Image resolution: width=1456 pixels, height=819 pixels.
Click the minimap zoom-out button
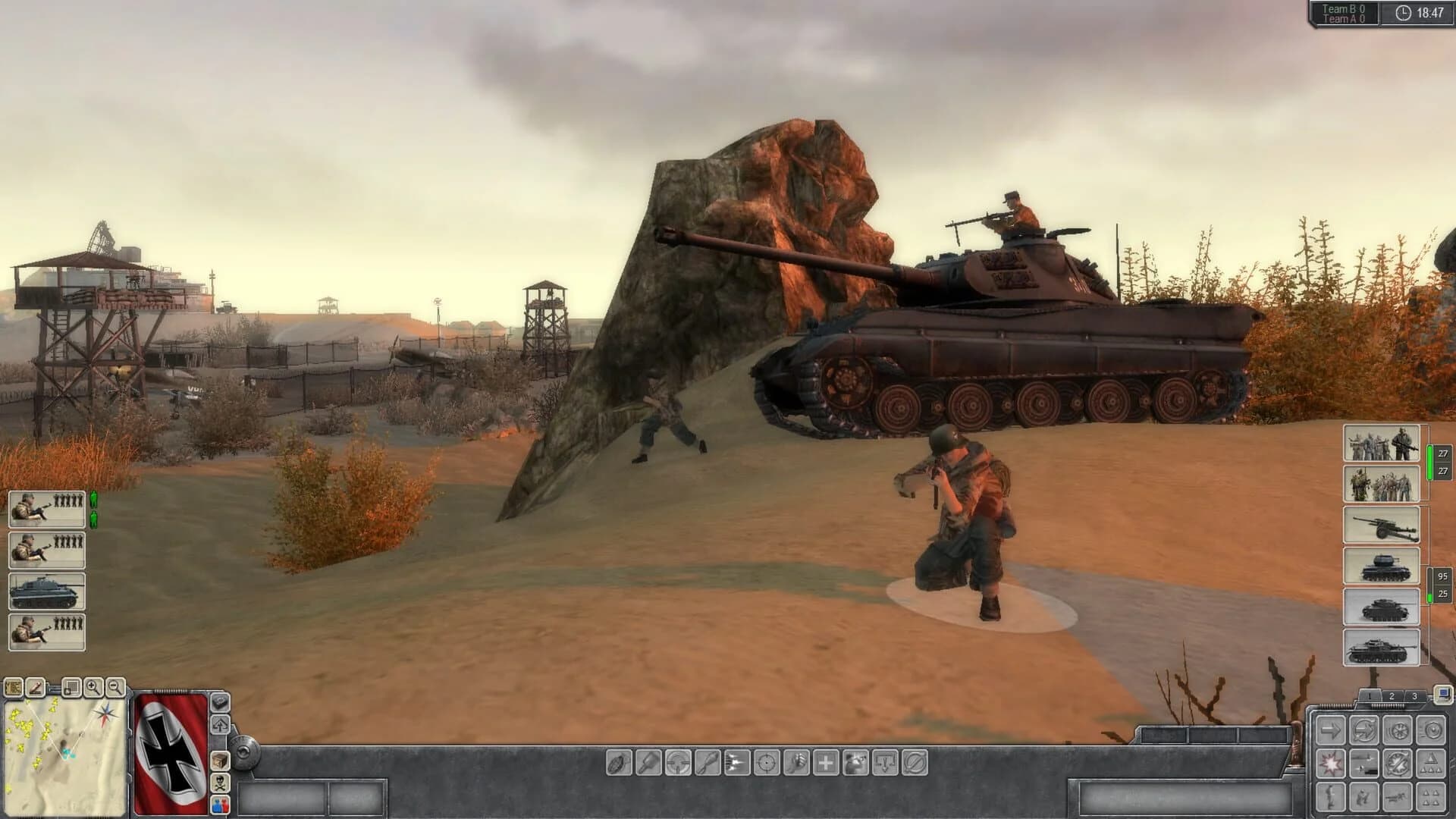115,689
